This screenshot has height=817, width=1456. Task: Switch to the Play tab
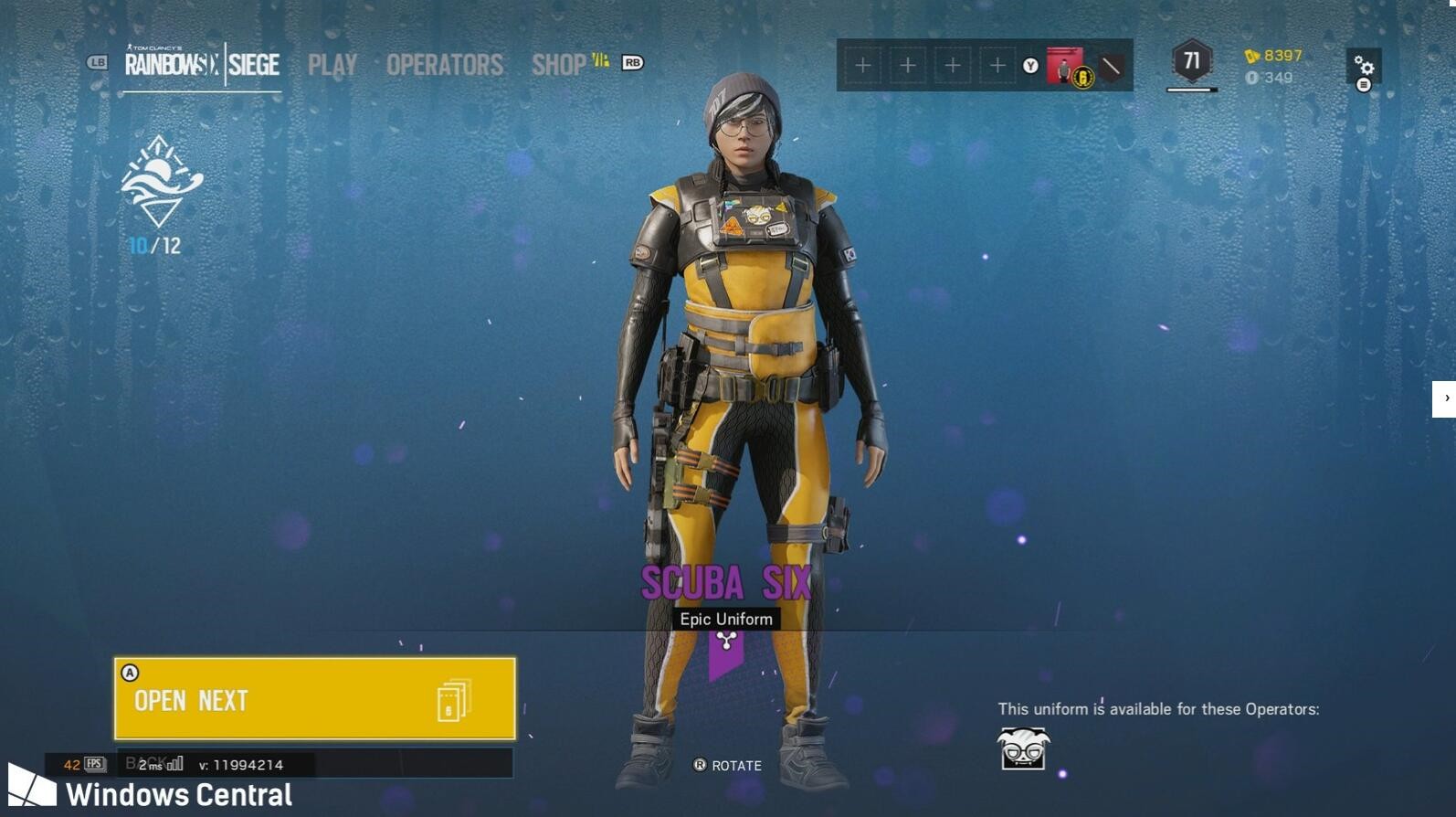pos(332,65)
